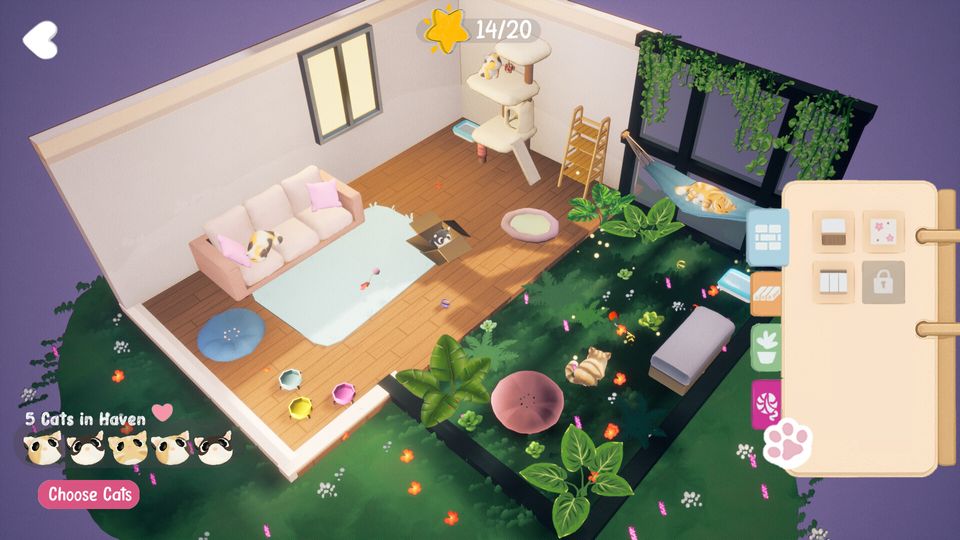Viewport: 960px width, 540px height.
Task: Select the orange tabby cat face icon
Action: click(x=129, y=448)
